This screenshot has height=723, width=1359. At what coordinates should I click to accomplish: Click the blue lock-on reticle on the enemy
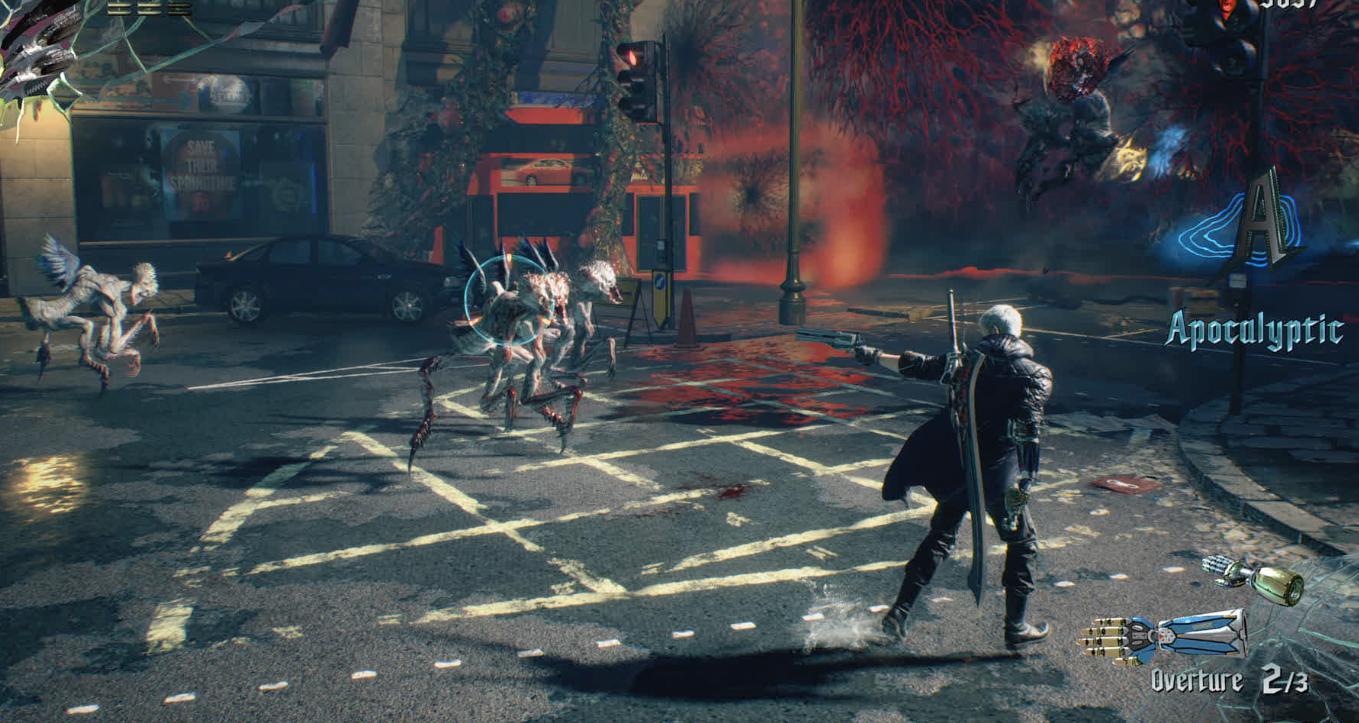504,299
